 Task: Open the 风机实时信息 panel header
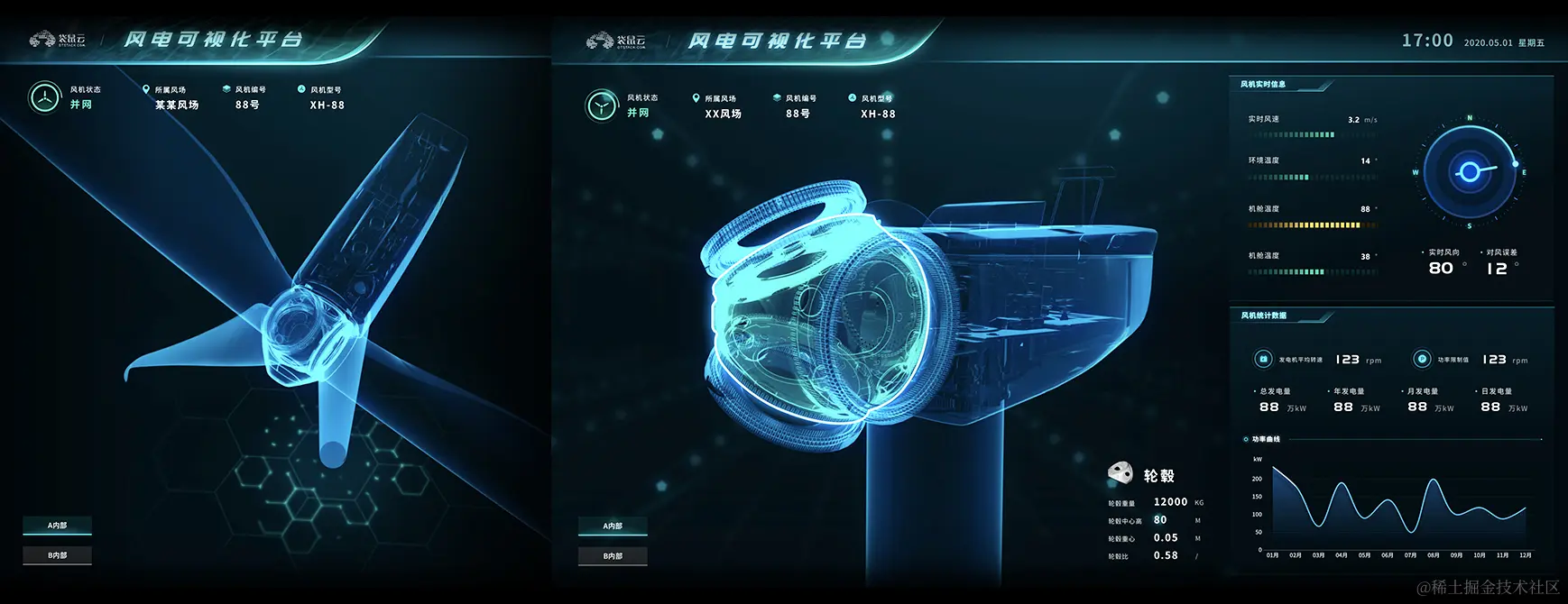tap(1264, 85)
